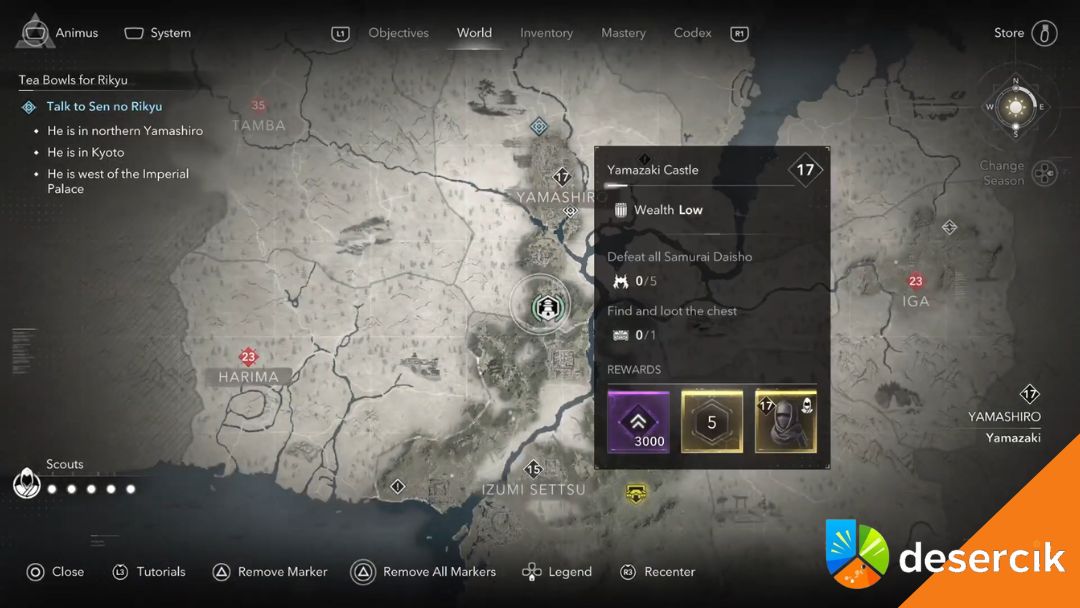Select the Iga region level 23 marker
The image size is (1080, 608).
(x=915, y=282)
